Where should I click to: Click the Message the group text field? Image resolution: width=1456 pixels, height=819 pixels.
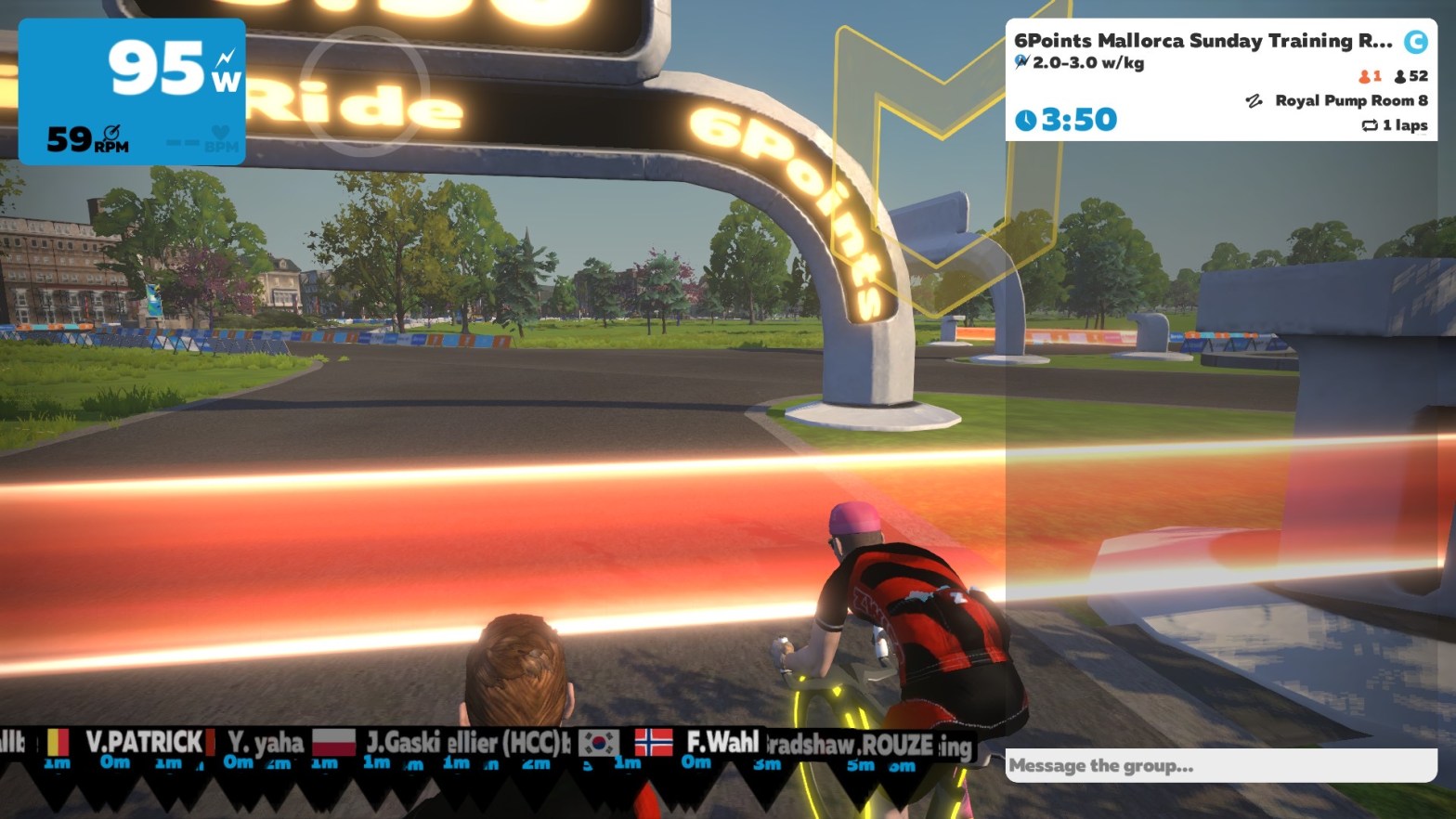click(x=1220, y=766)
